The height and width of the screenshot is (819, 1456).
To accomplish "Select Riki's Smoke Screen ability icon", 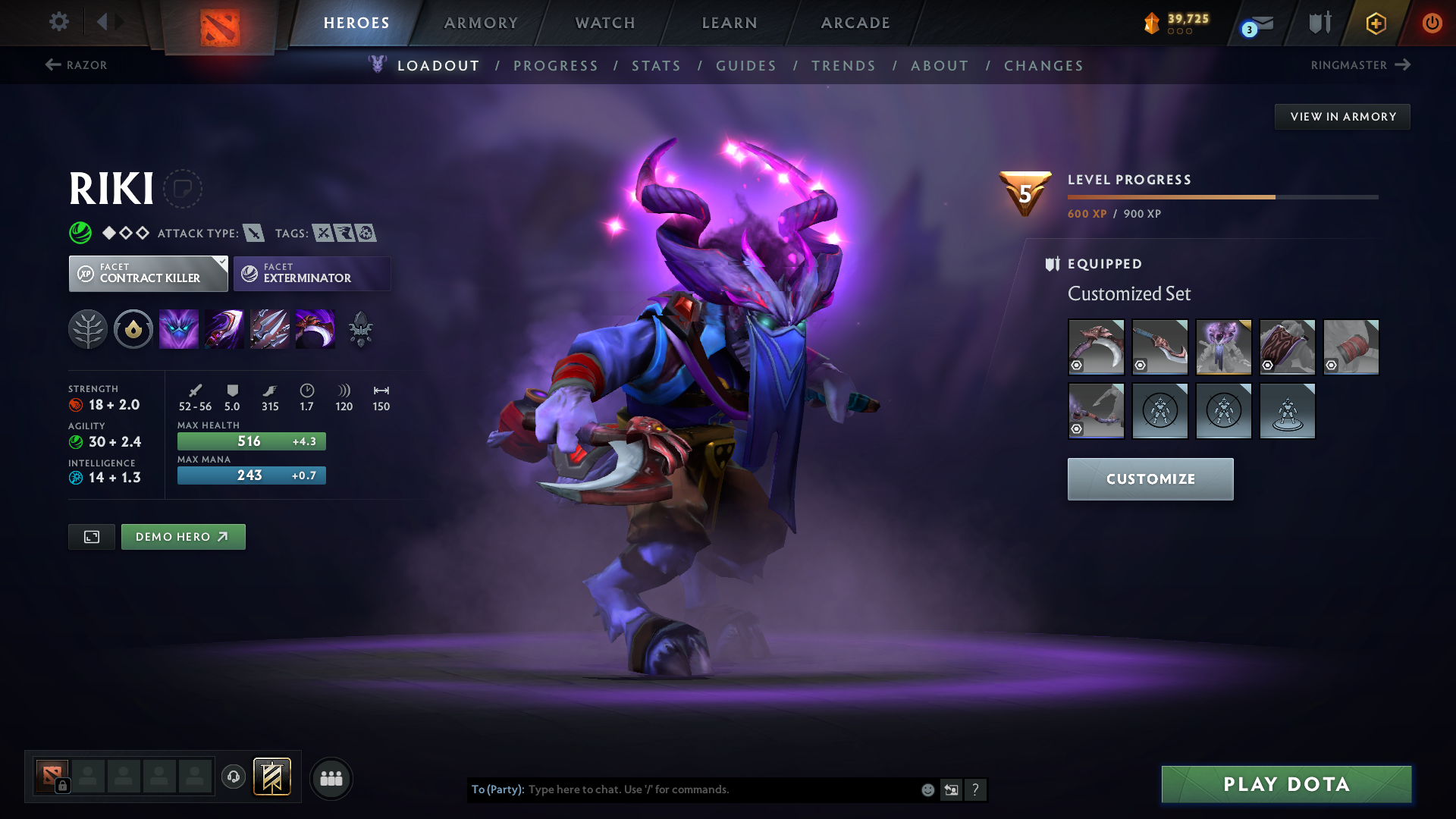I will pos(178,329).
